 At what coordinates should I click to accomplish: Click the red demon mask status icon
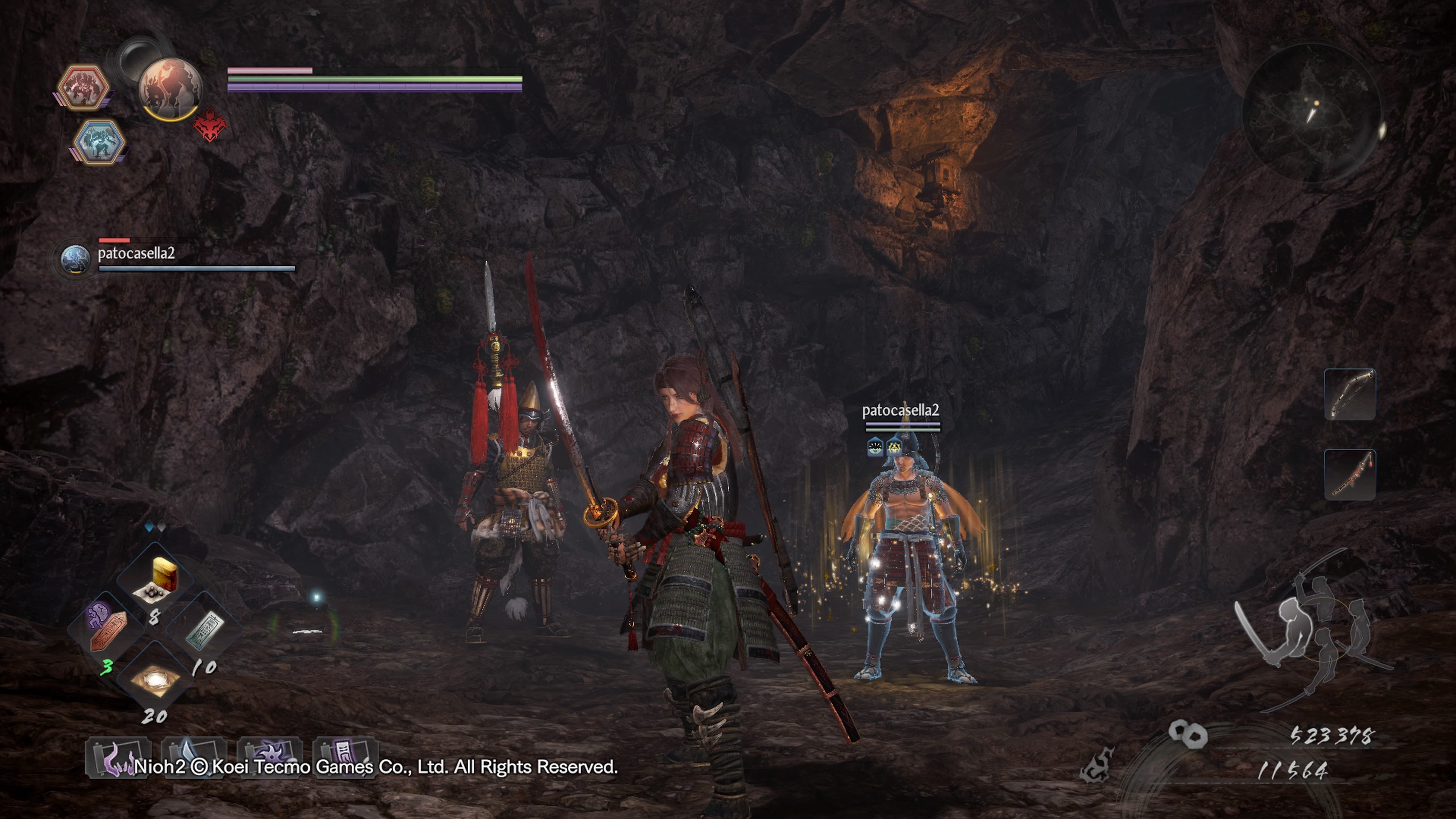(x=210, y=126)
